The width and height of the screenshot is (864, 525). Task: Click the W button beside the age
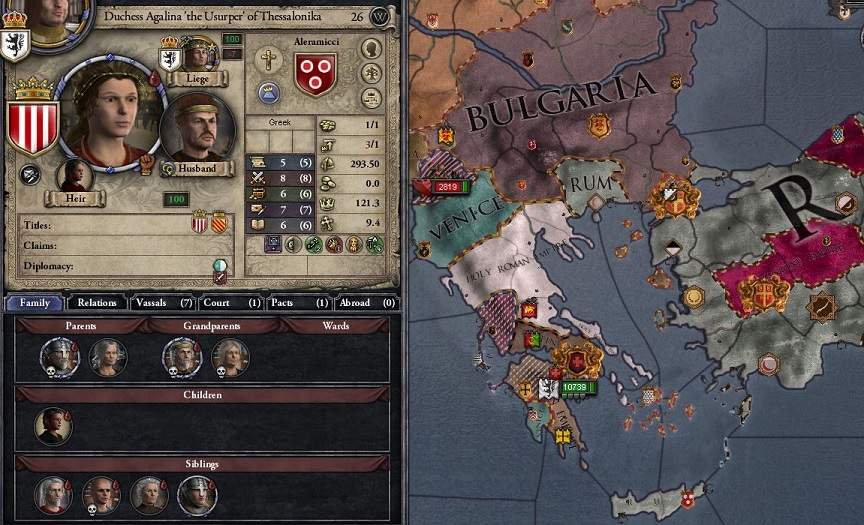click(x=379, y=16)
